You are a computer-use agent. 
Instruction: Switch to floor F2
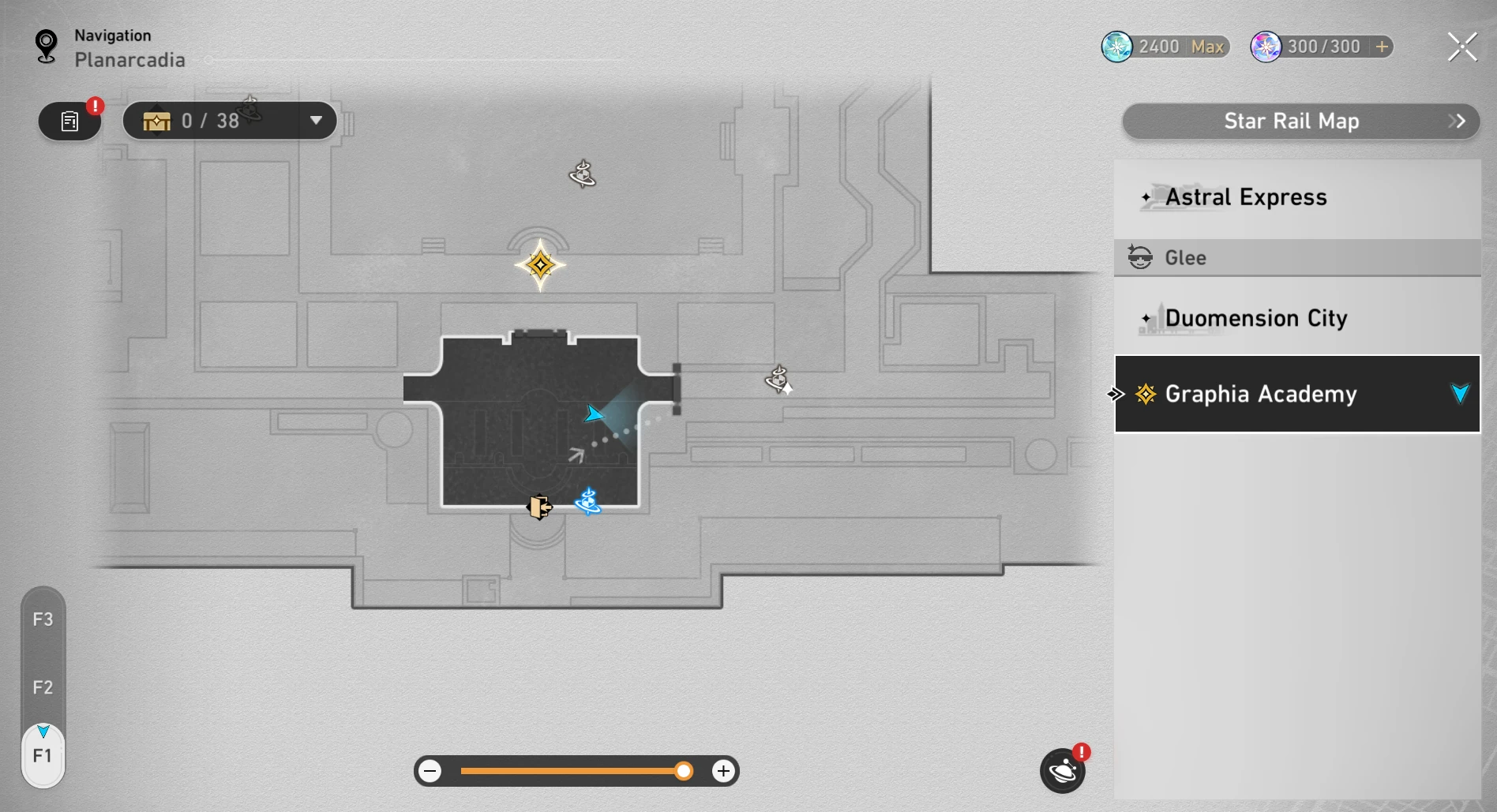[43, 687]
